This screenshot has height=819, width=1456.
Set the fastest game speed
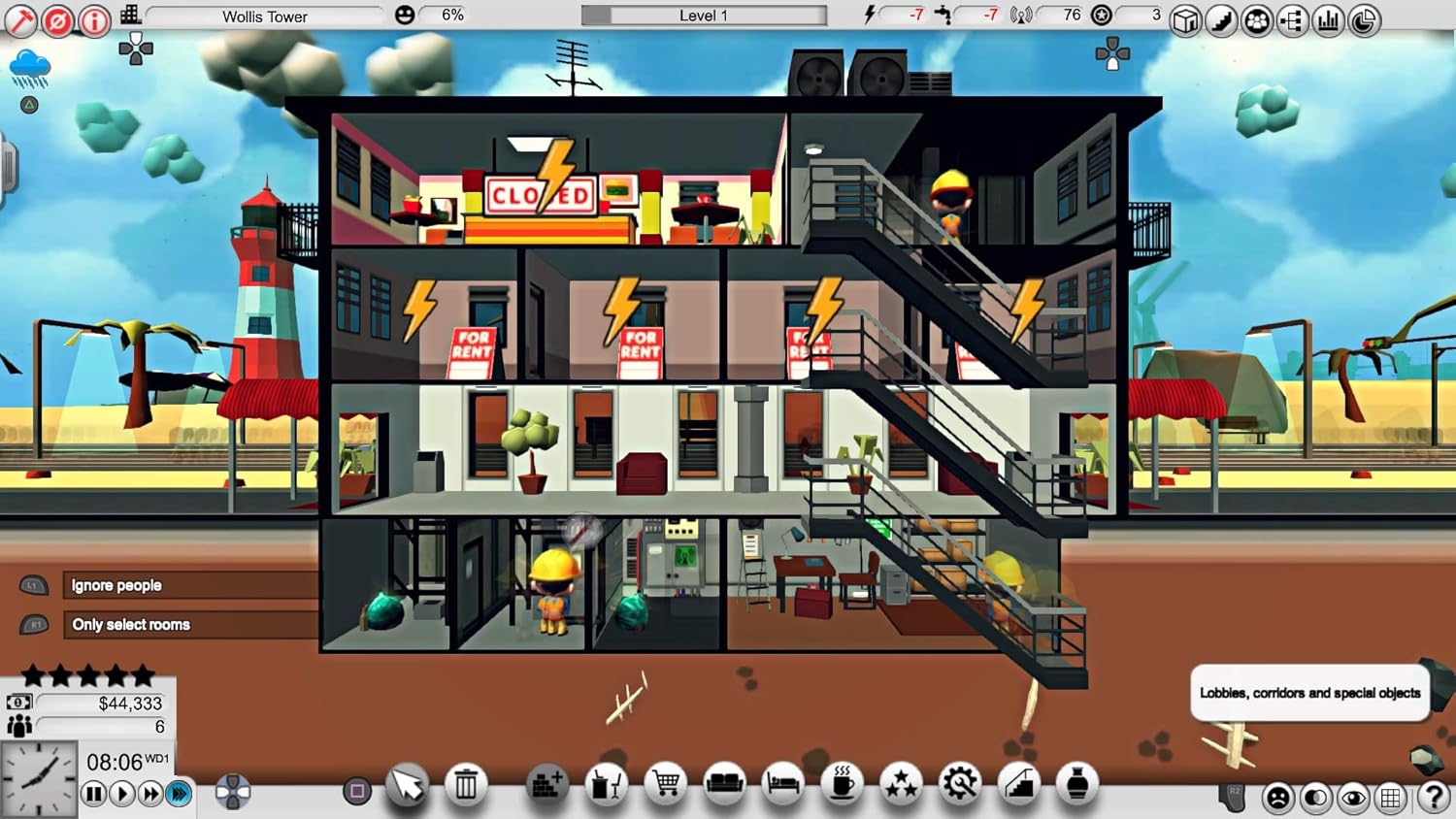point(179,794)
